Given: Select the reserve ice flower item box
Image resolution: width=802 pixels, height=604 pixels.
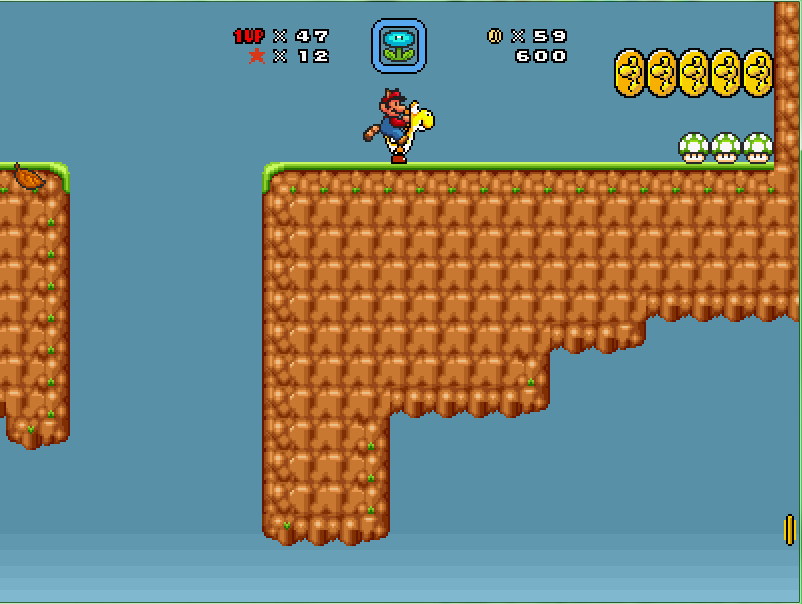Looking at the screenshot, I should click(399, 46).
